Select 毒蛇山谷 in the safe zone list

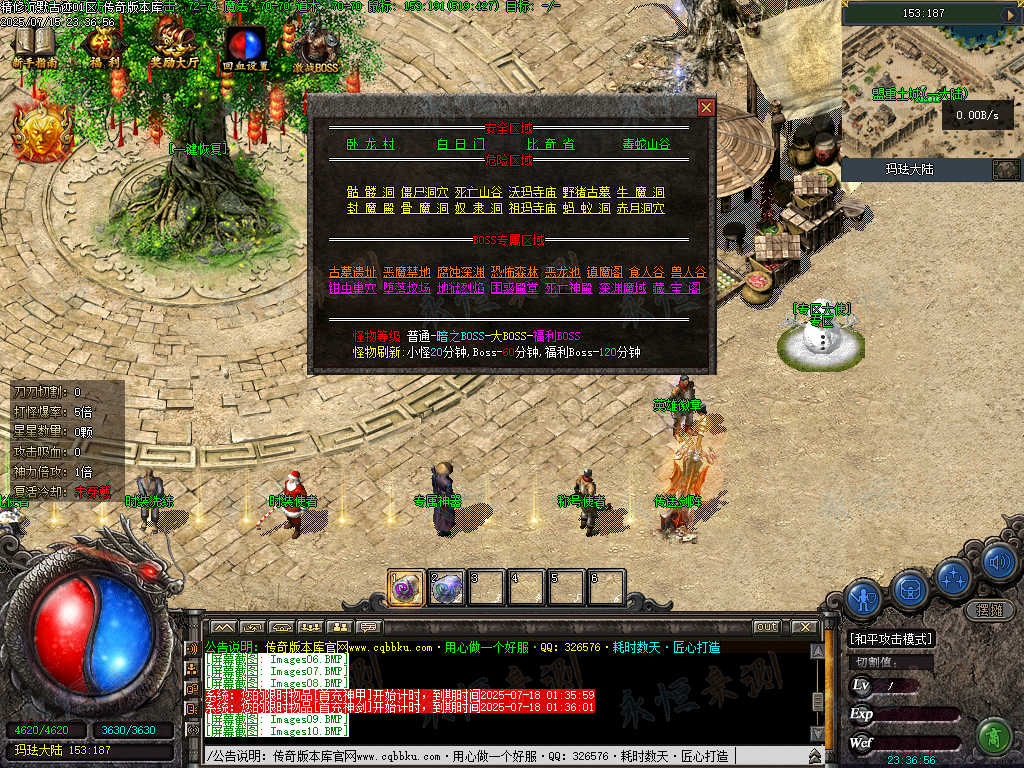[646, 144]
